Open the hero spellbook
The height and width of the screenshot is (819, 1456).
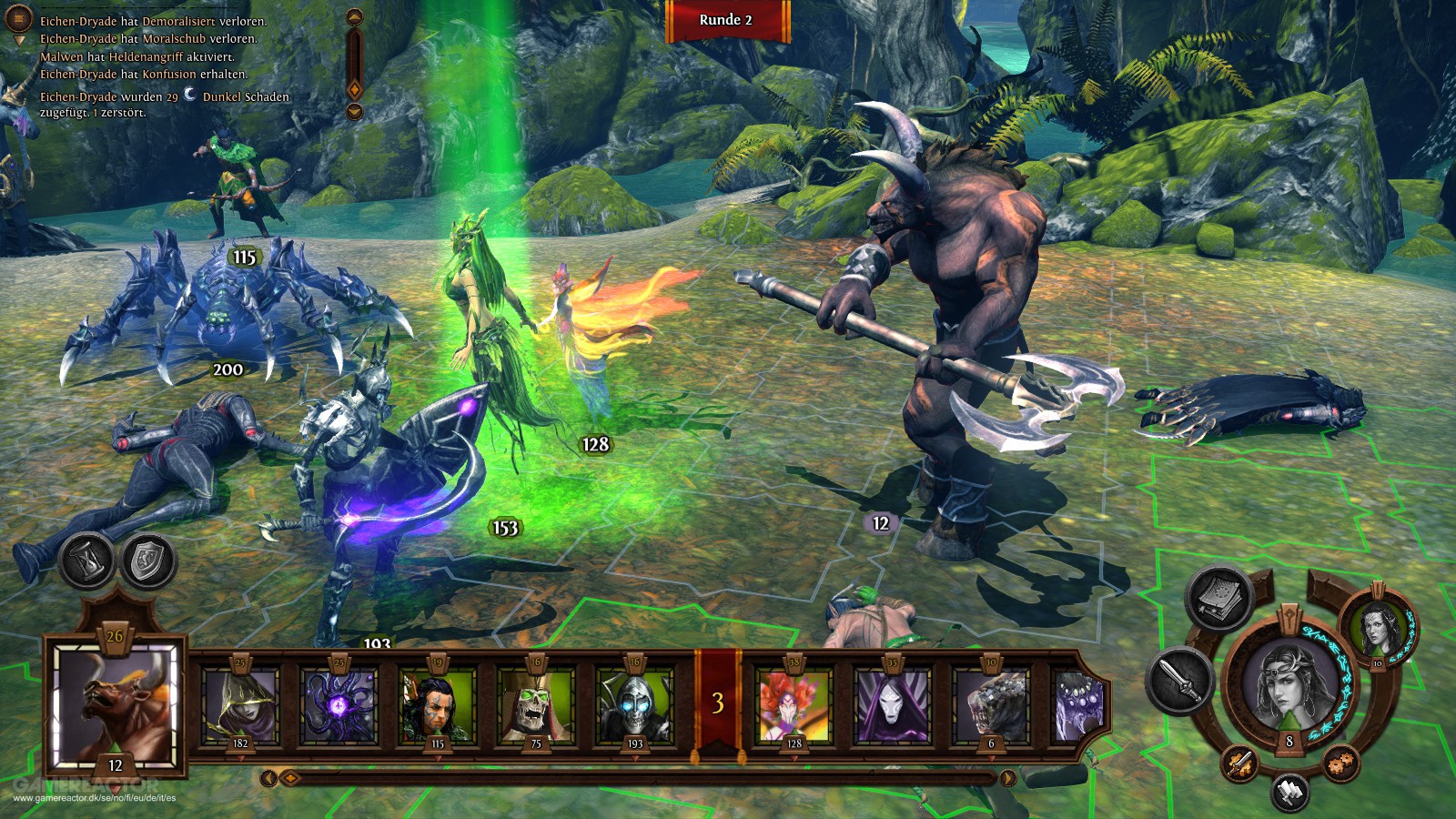click(1219, 597)
